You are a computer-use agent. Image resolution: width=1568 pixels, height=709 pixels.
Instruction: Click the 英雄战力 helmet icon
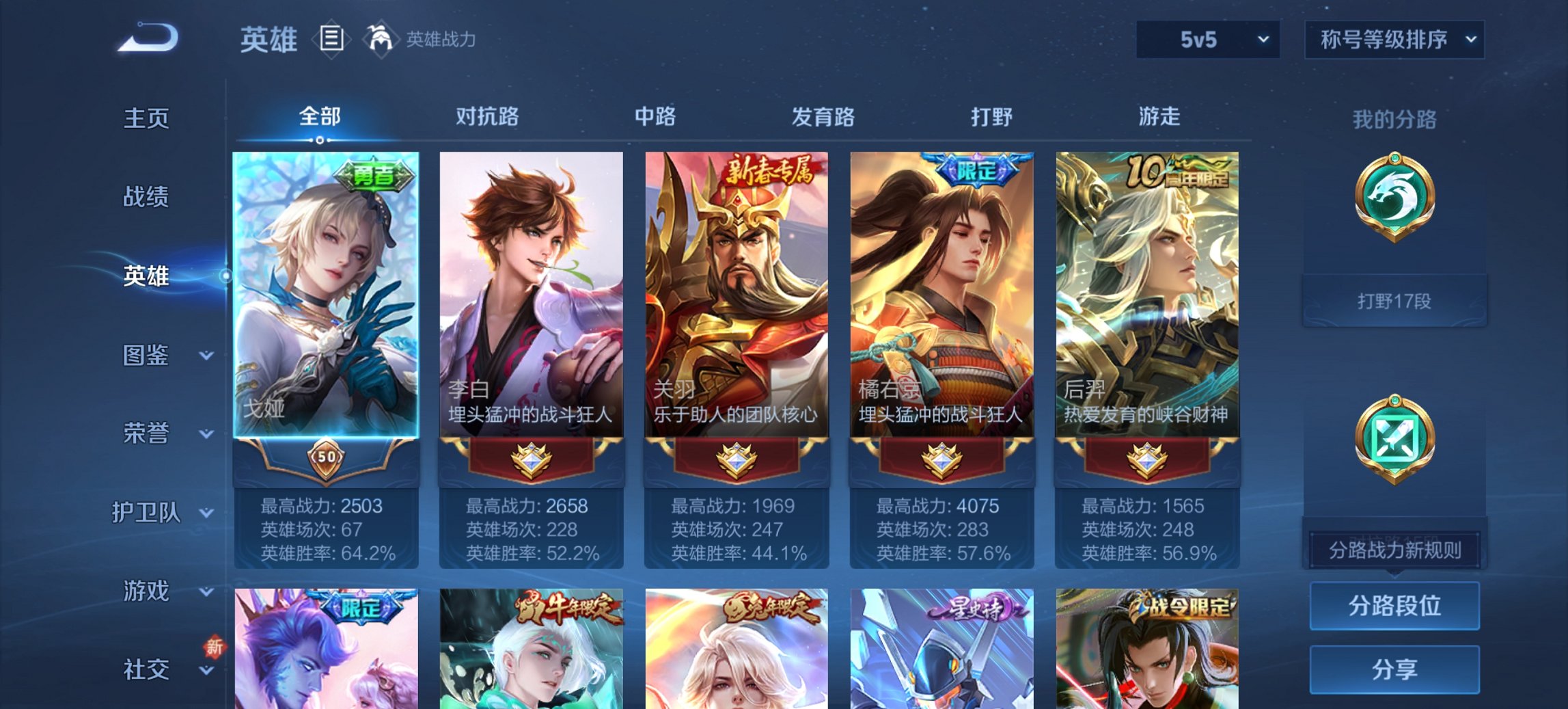coord(379,39)
